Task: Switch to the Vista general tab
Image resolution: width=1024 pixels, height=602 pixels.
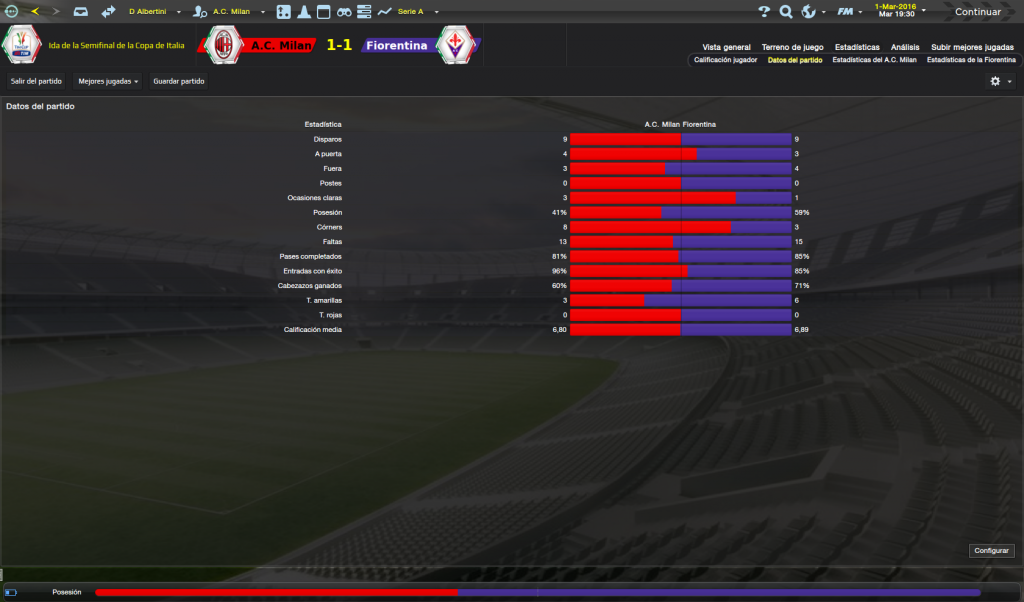Action: tap(726, 47)
